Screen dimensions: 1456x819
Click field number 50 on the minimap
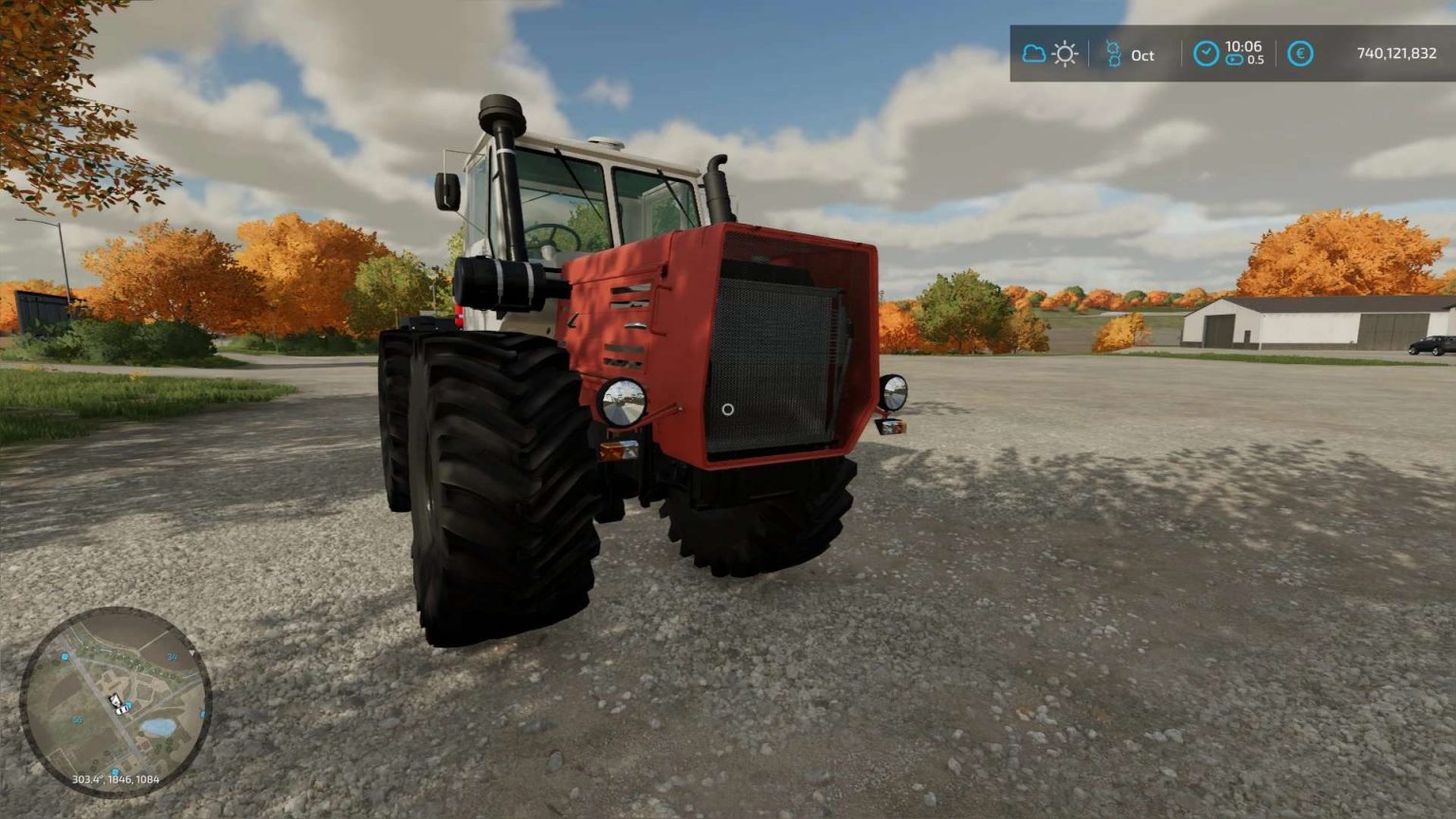[x=79, y=719]
